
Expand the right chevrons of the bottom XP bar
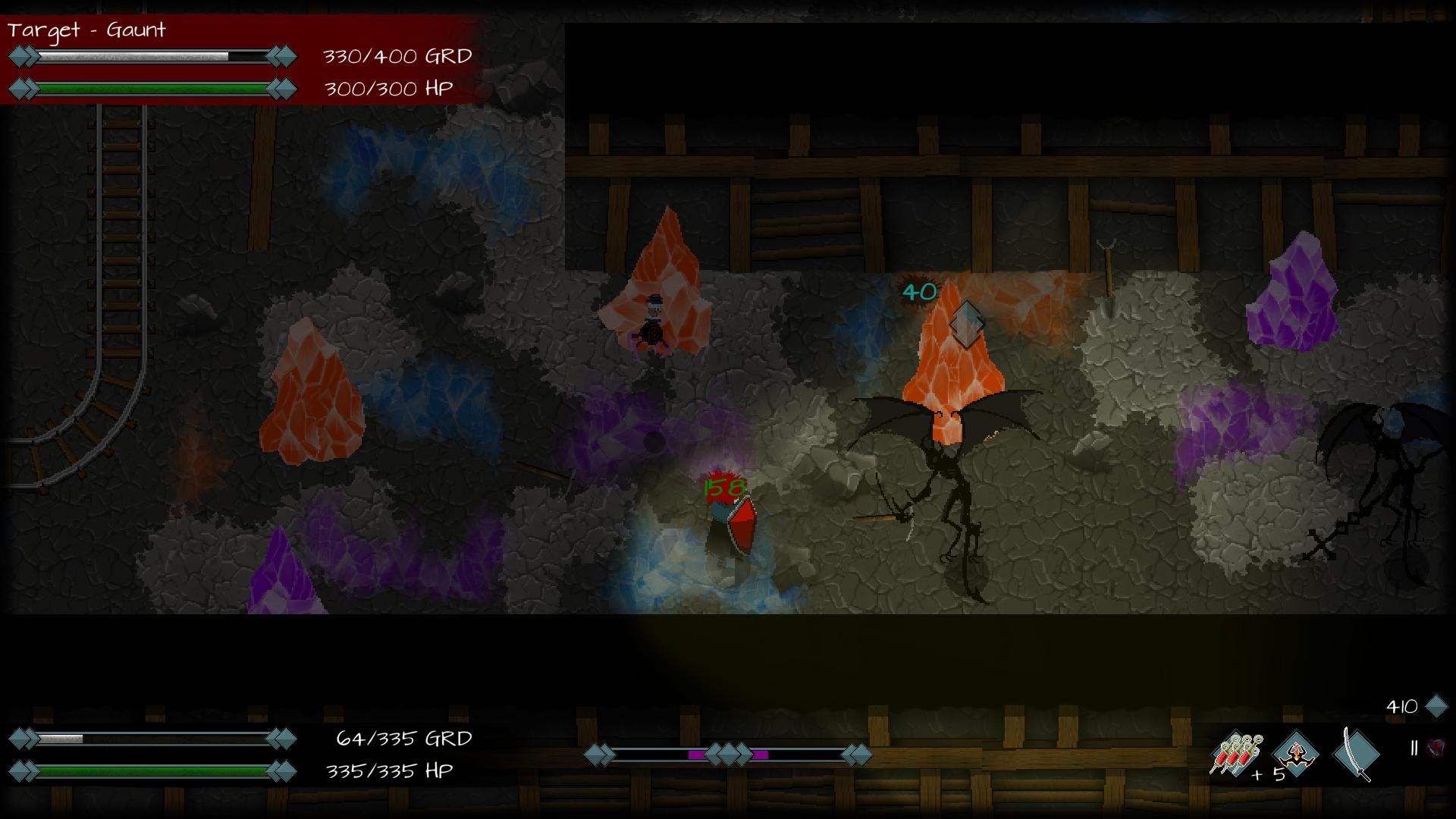click(855, 755)
